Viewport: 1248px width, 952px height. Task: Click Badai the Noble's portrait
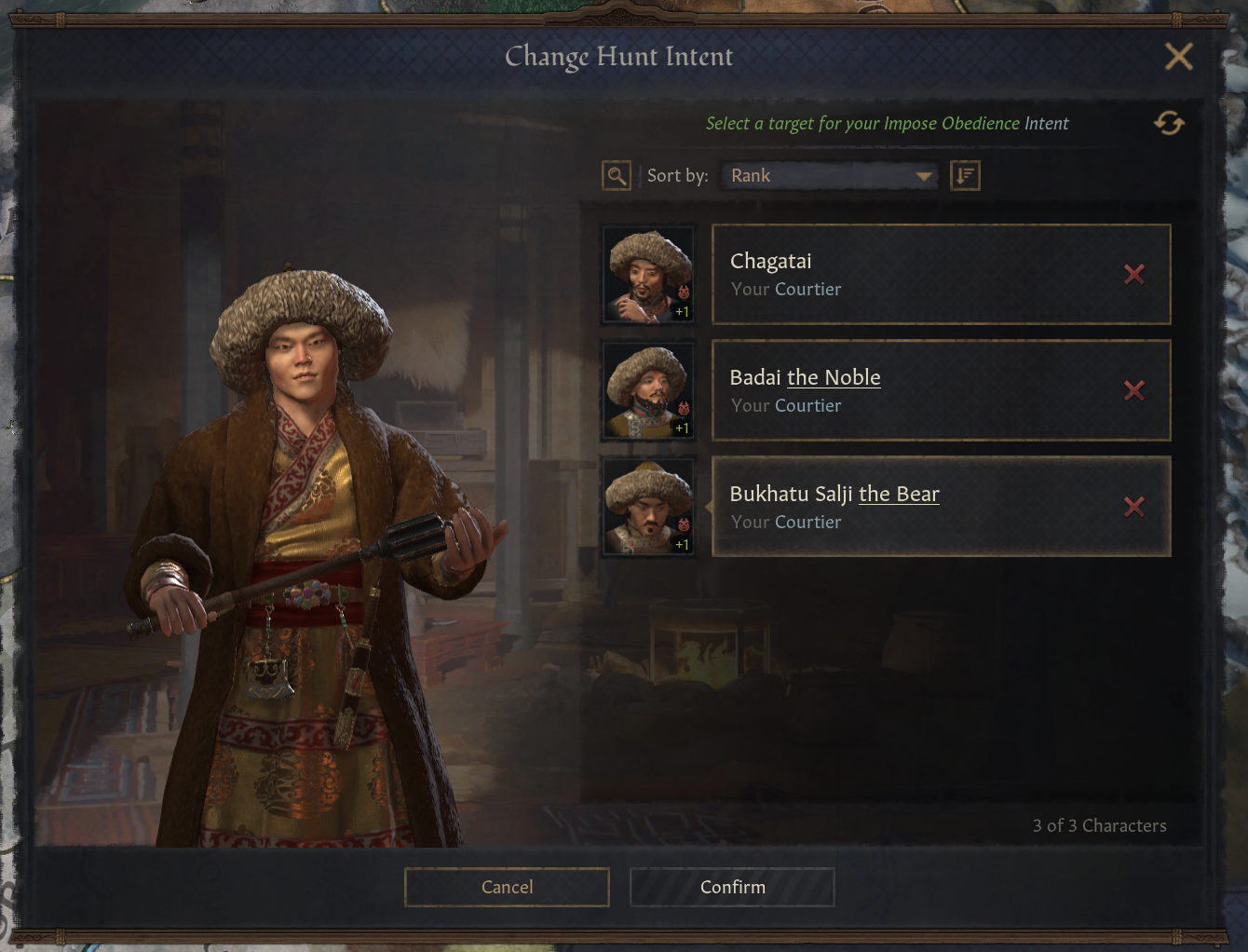coord(648,391)
